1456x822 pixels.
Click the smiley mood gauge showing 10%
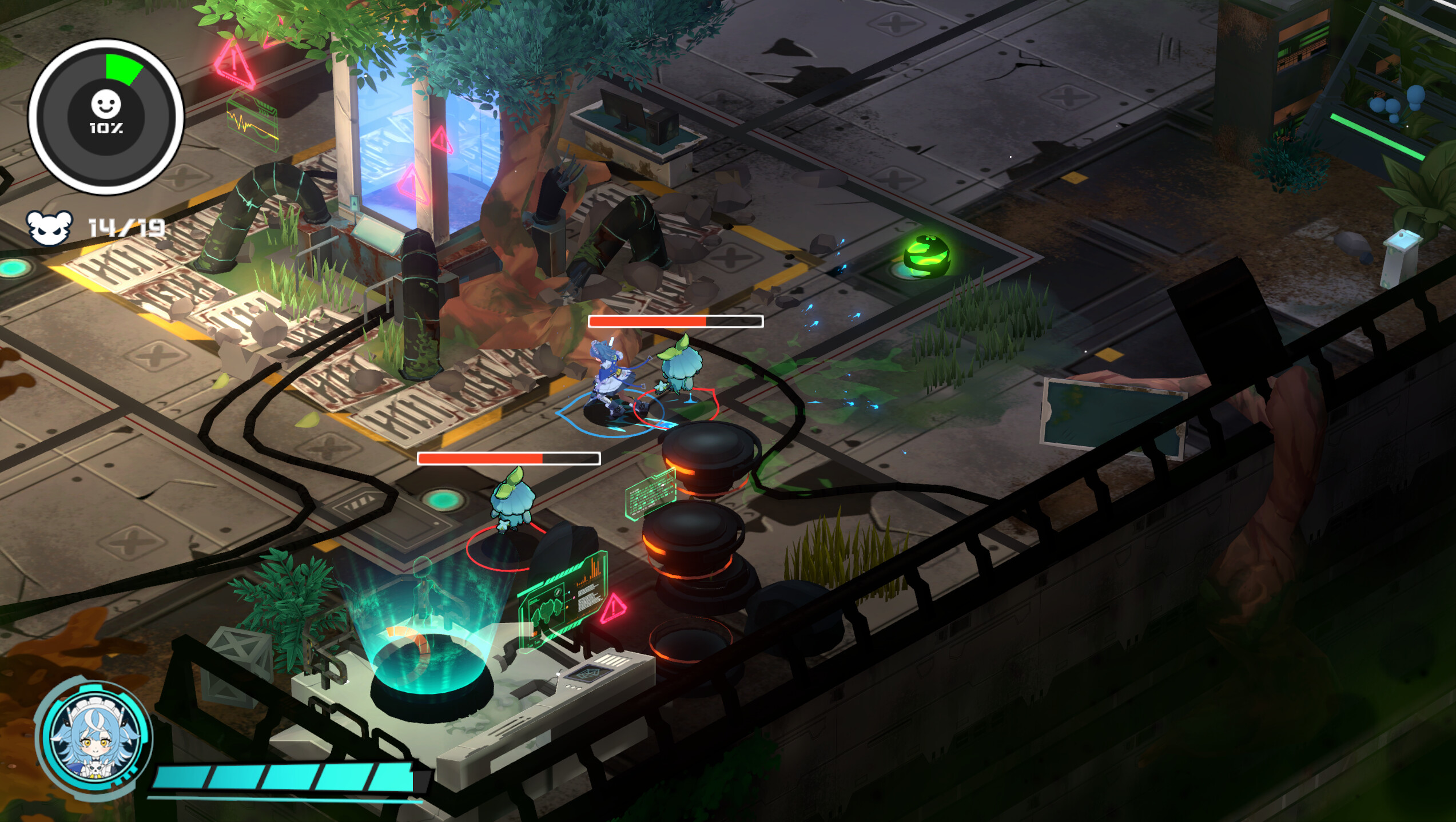coord(106,112)
